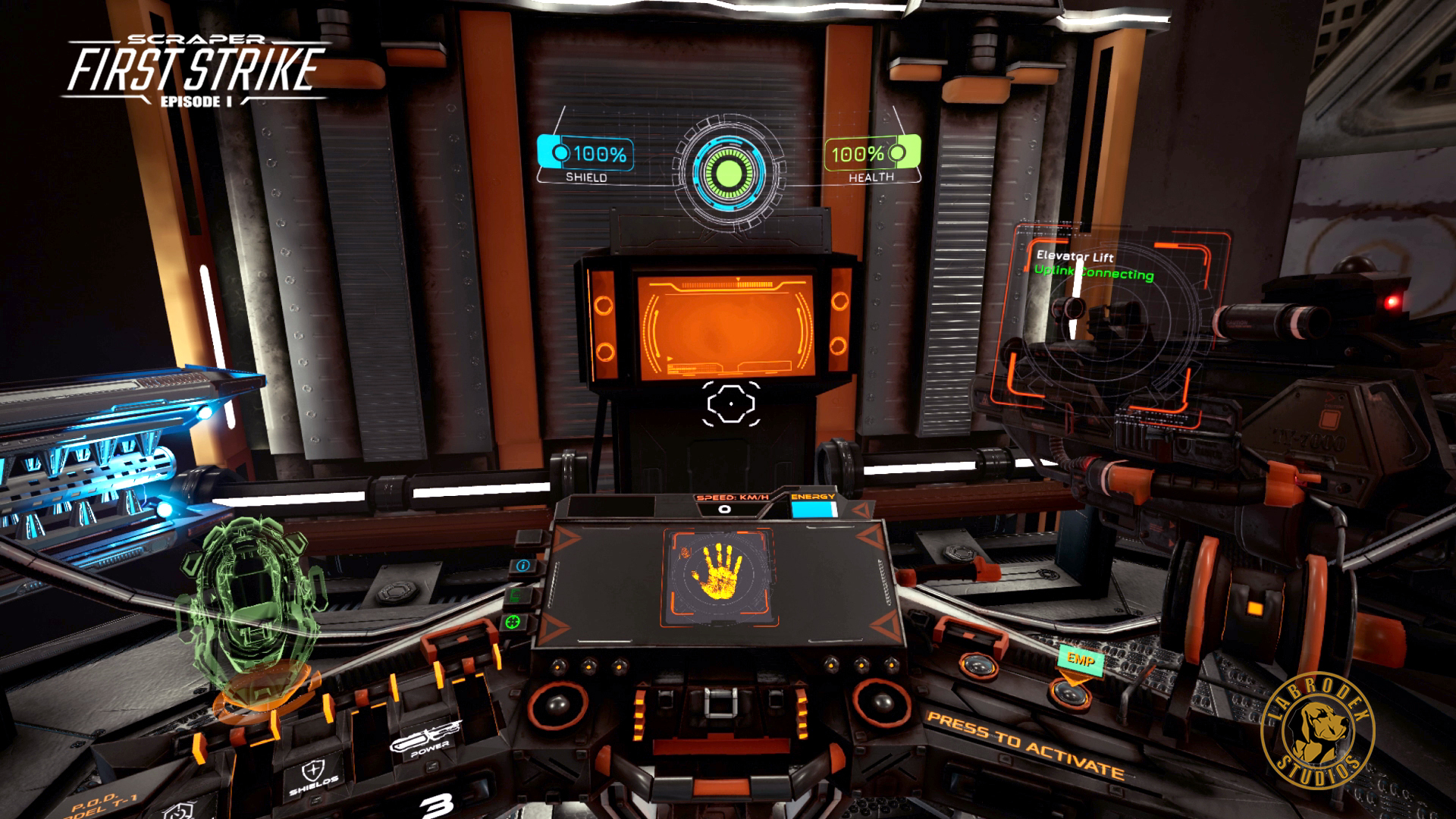Click the green terminal display icon

tap(514, 595)
